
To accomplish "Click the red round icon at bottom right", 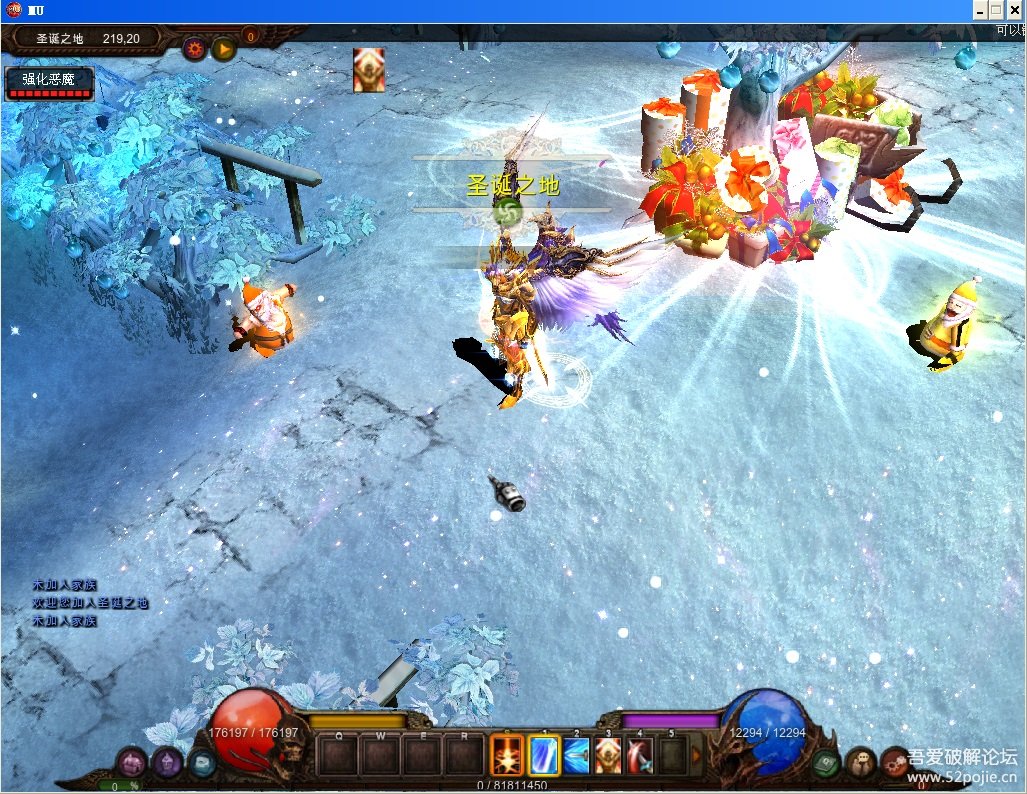I will (x=893, y=762).
